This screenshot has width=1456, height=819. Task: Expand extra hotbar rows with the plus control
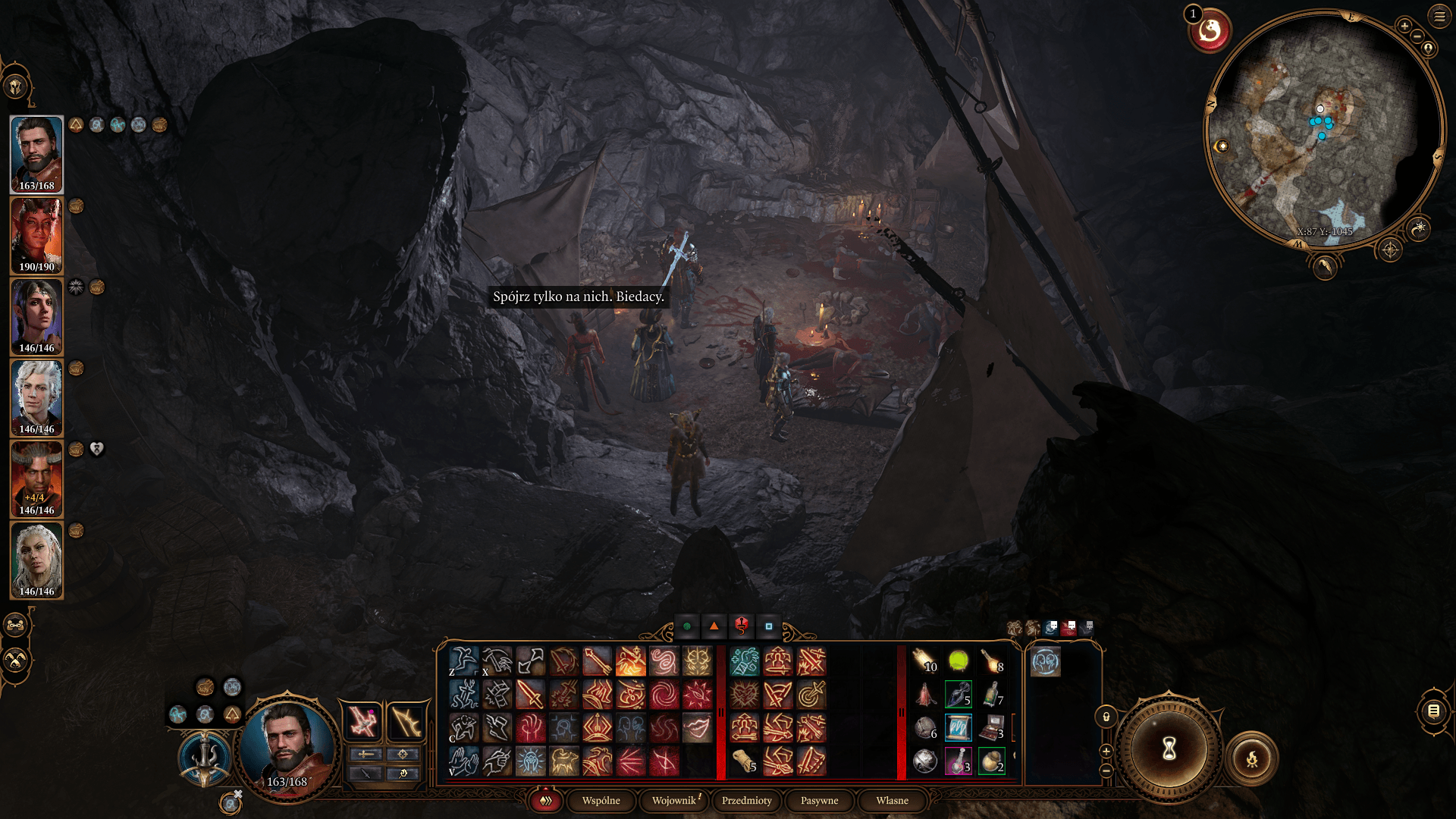[x=1106, y=752]
